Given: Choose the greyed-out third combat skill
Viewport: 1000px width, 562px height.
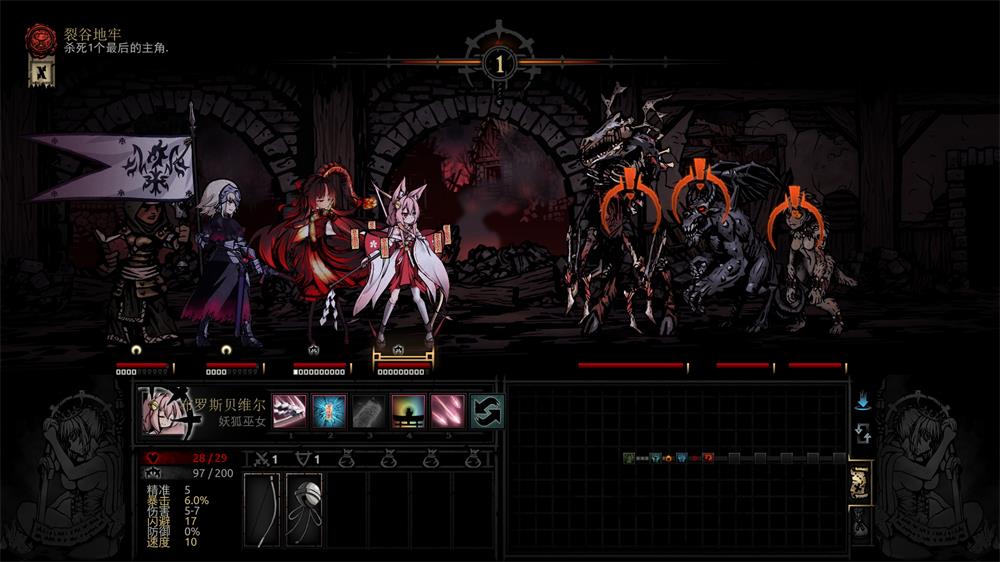Looking at the screenshot, I should pyautogui.click(x=369, y=411).
